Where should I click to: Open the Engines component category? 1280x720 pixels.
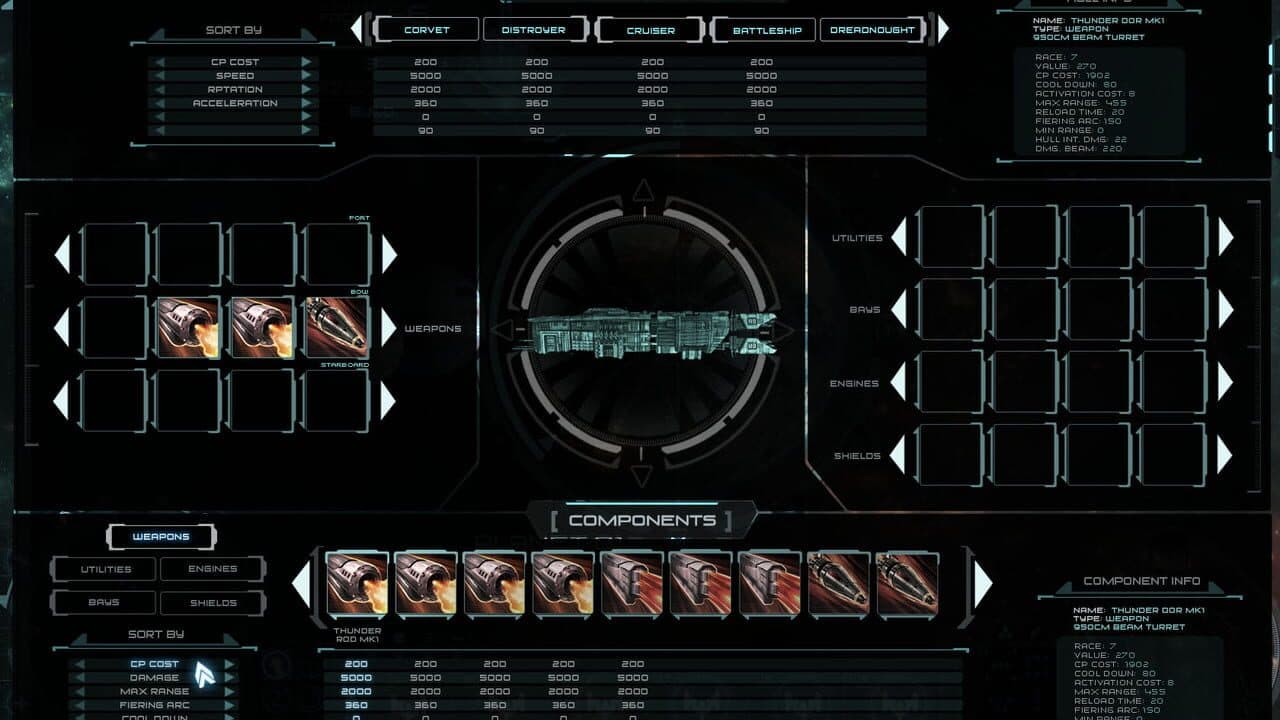point(213,569)
